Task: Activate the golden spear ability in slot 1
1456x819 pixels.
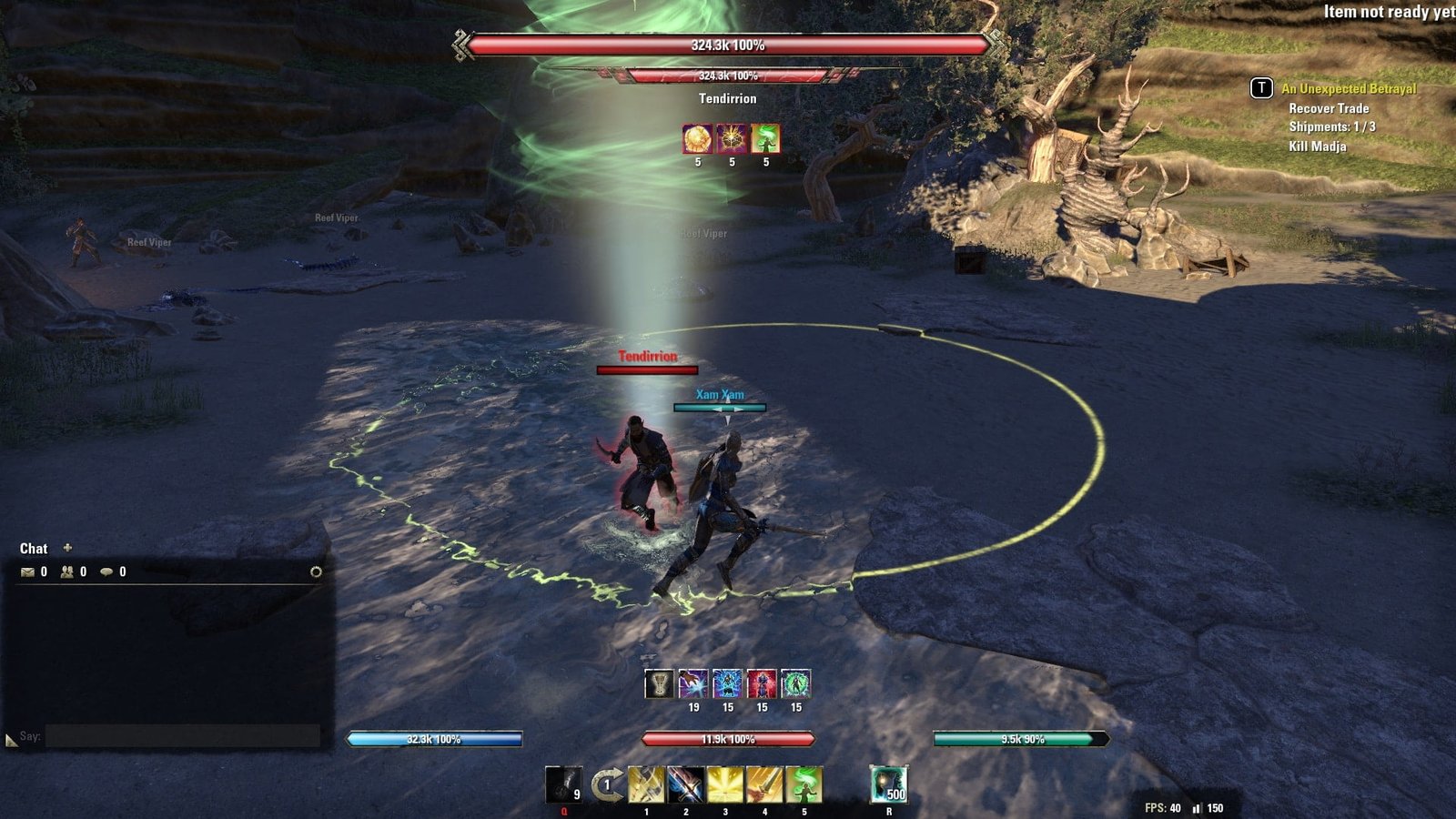Action: coord(646,784)
